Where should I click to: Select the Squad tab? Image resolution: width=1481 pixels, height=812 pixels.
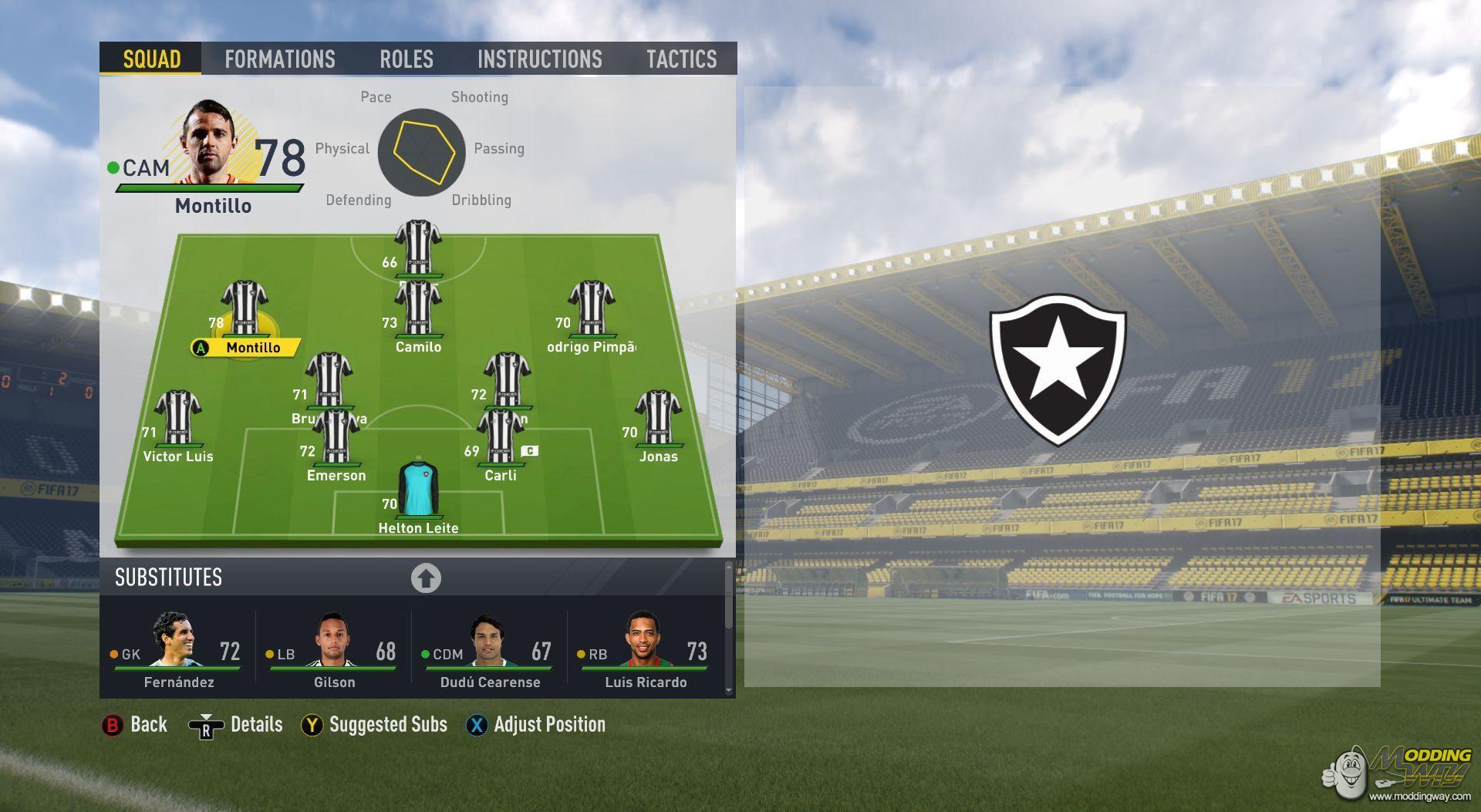tap(151, 59)
